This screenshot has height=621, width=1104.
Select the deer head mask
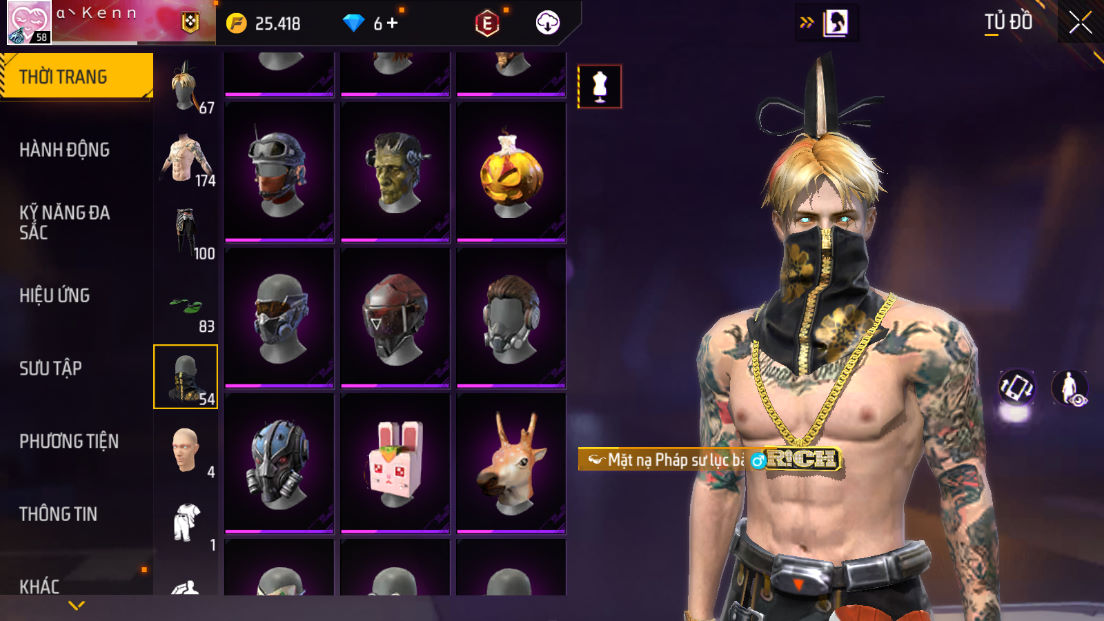[511, 463]
